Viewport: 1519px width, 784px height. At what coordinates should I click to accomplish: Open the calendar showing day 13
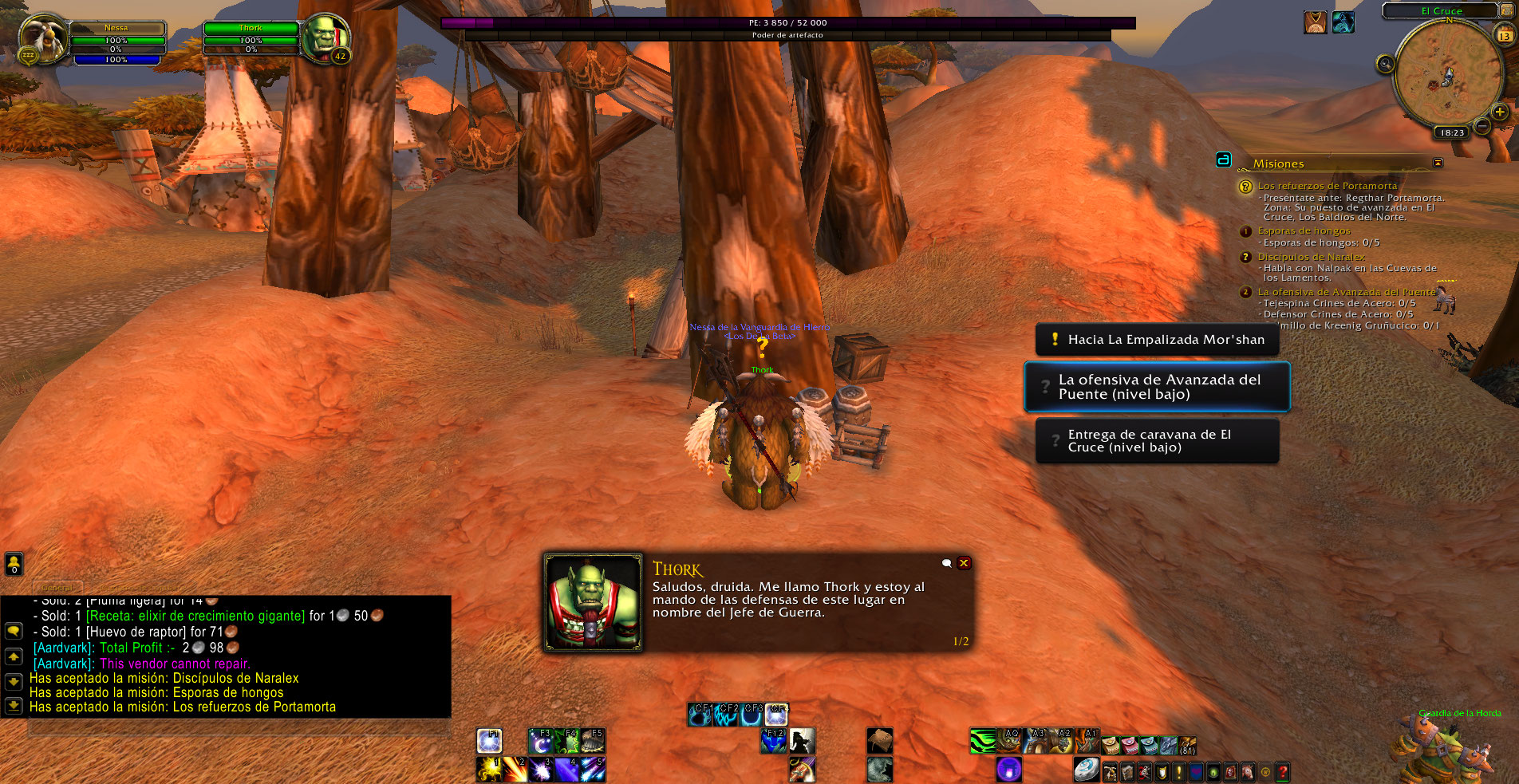click(1505, 35)
